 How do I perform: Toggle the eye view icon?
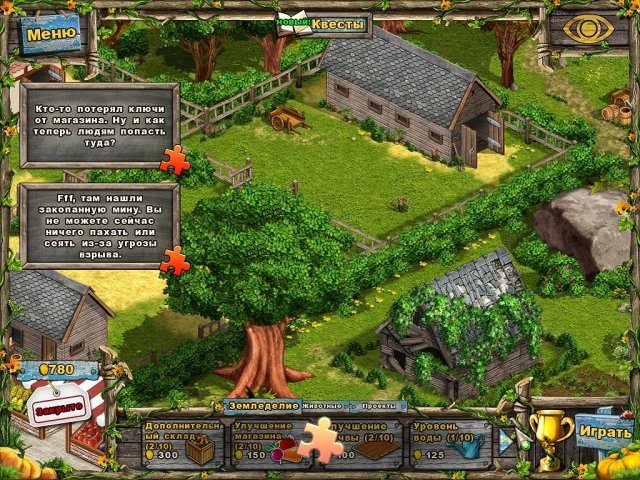[x=586, y=28]
